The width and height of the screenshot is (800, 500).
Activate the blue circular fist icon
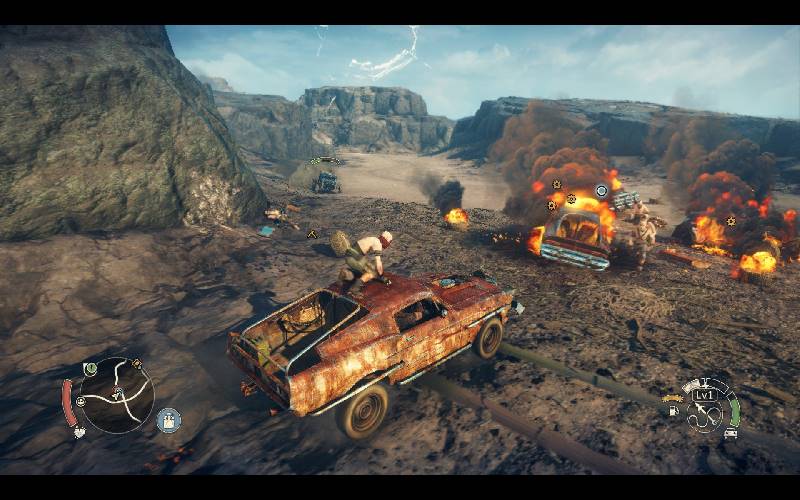168,419
